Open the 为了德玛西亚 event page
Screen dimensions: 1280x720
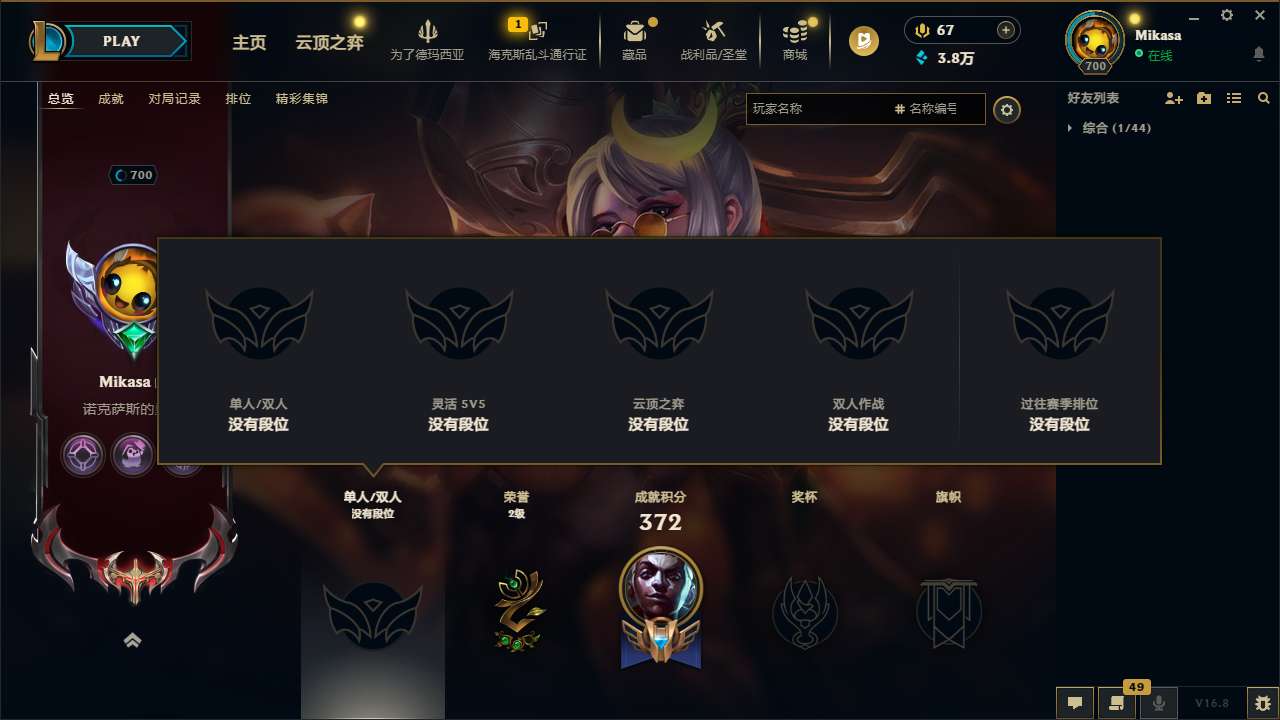428,40
